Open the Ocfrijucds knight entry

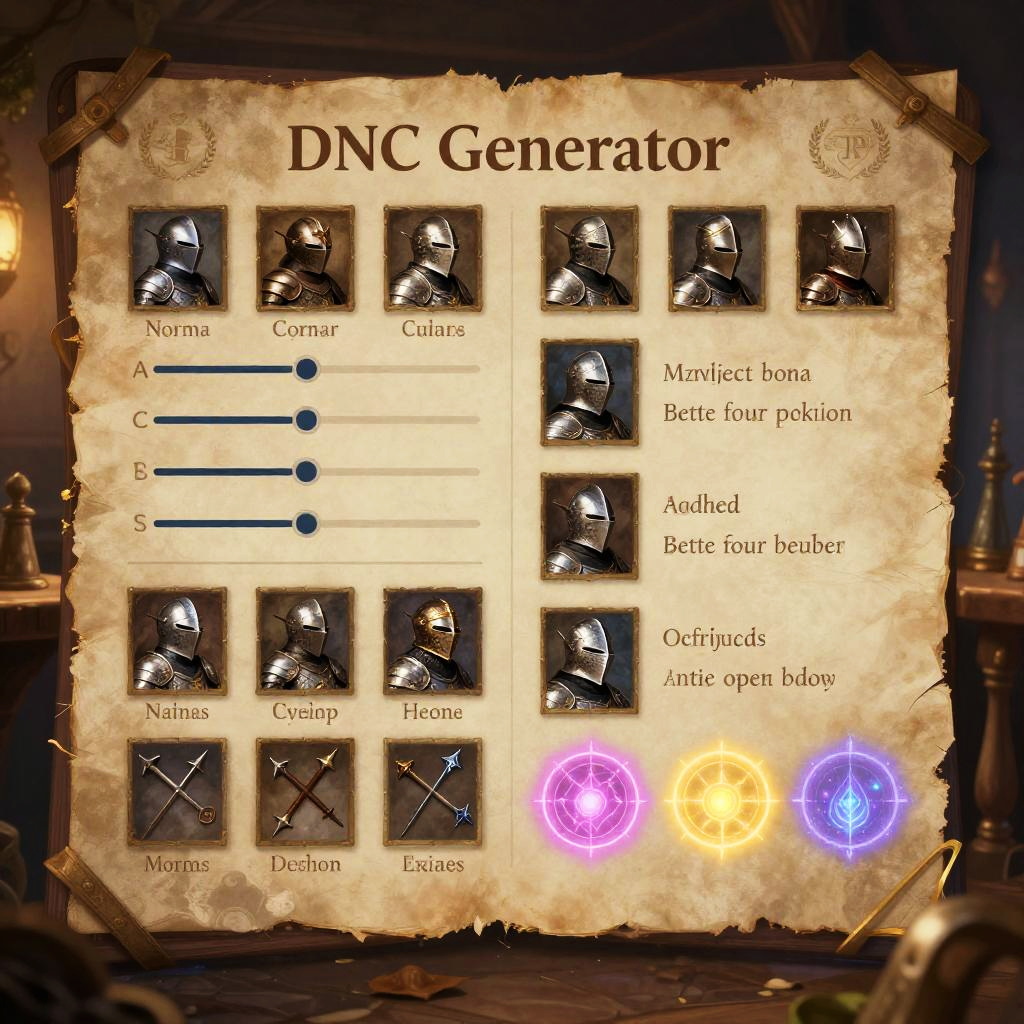point(589,660)
